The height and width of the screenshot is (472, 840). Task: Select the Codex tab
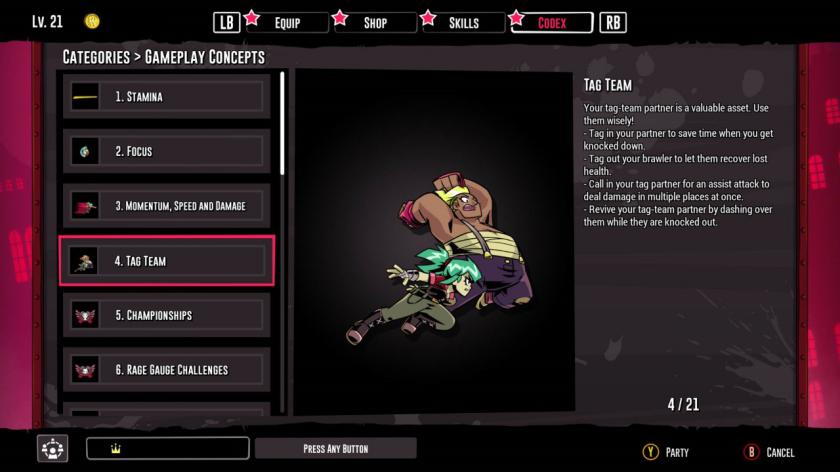pyautogui.click(x=551, y=22)
